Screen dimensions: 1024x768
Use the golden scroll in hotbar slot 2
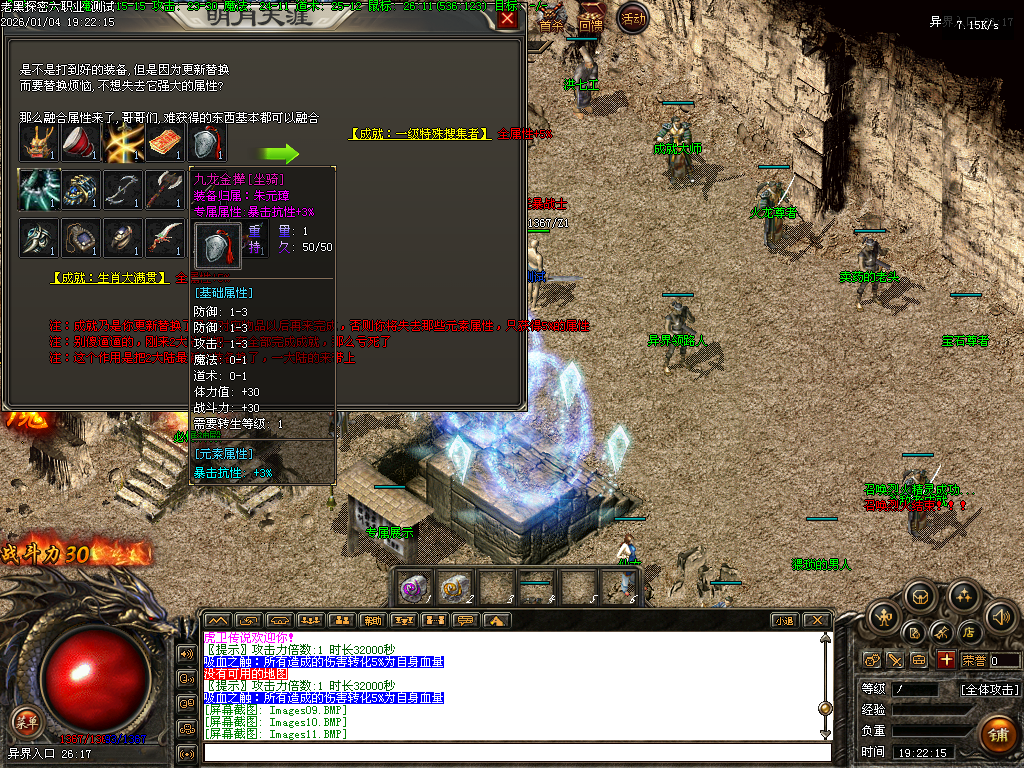[x=455, y=588]
